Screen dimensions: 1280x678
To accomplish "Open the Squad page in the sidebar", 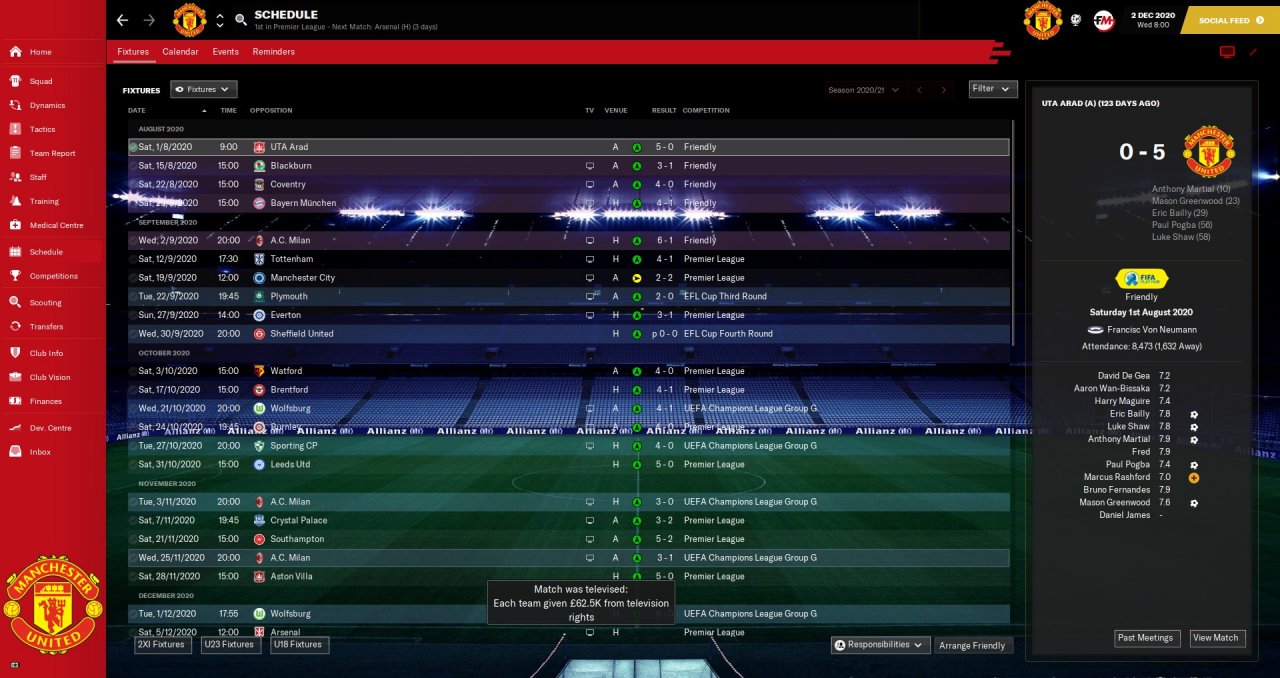I will (x=40, y=81).
